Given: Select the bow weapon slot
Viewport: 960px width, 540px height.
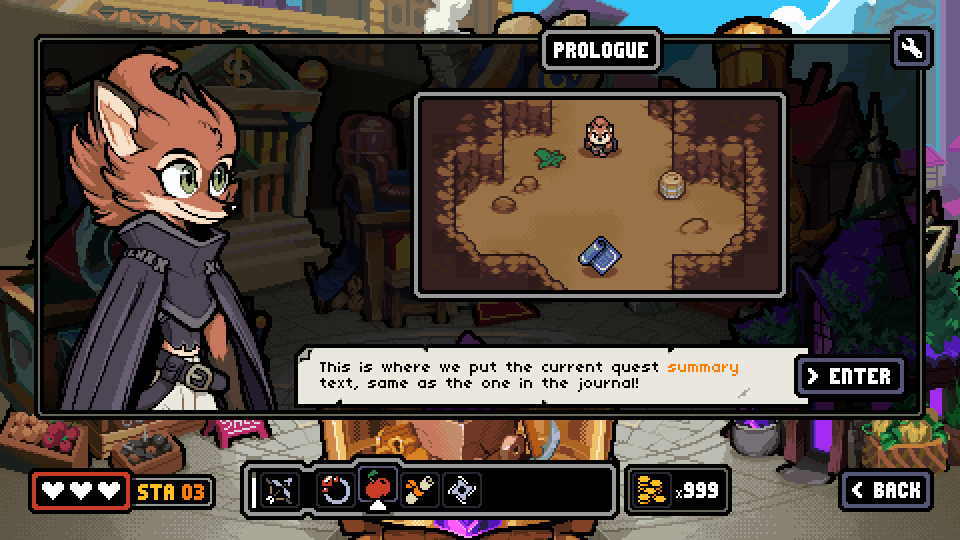Looking at the screenshot, I should point(281,489).
